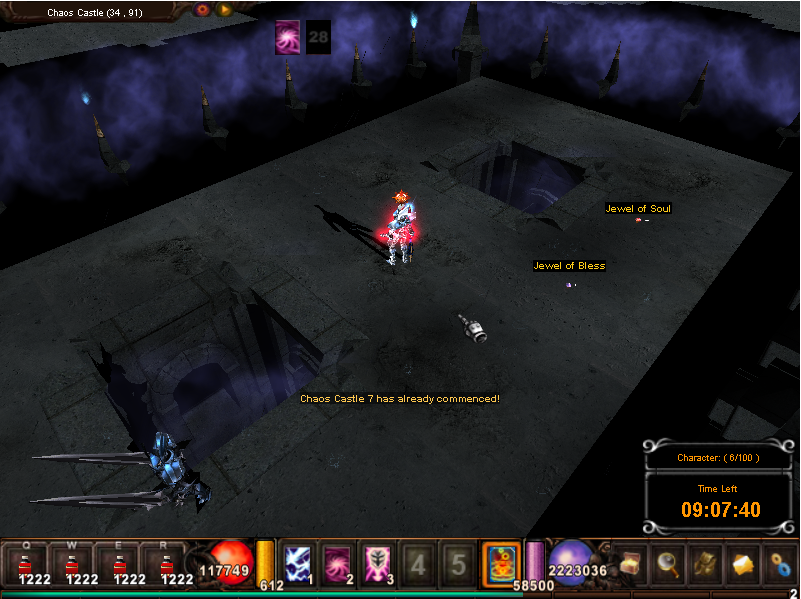Select empty skill slot 5
The height and width of the screenshot is (599, 801).
(x=458, y=564)
